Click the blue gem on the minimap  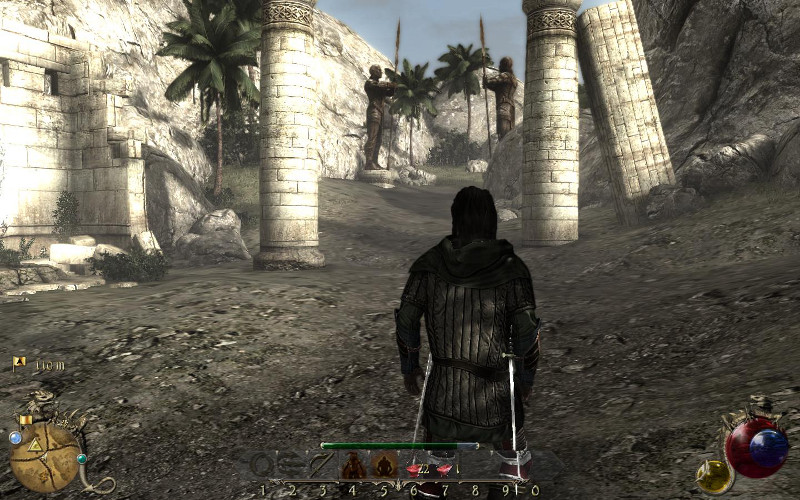(x=15, y=437)
